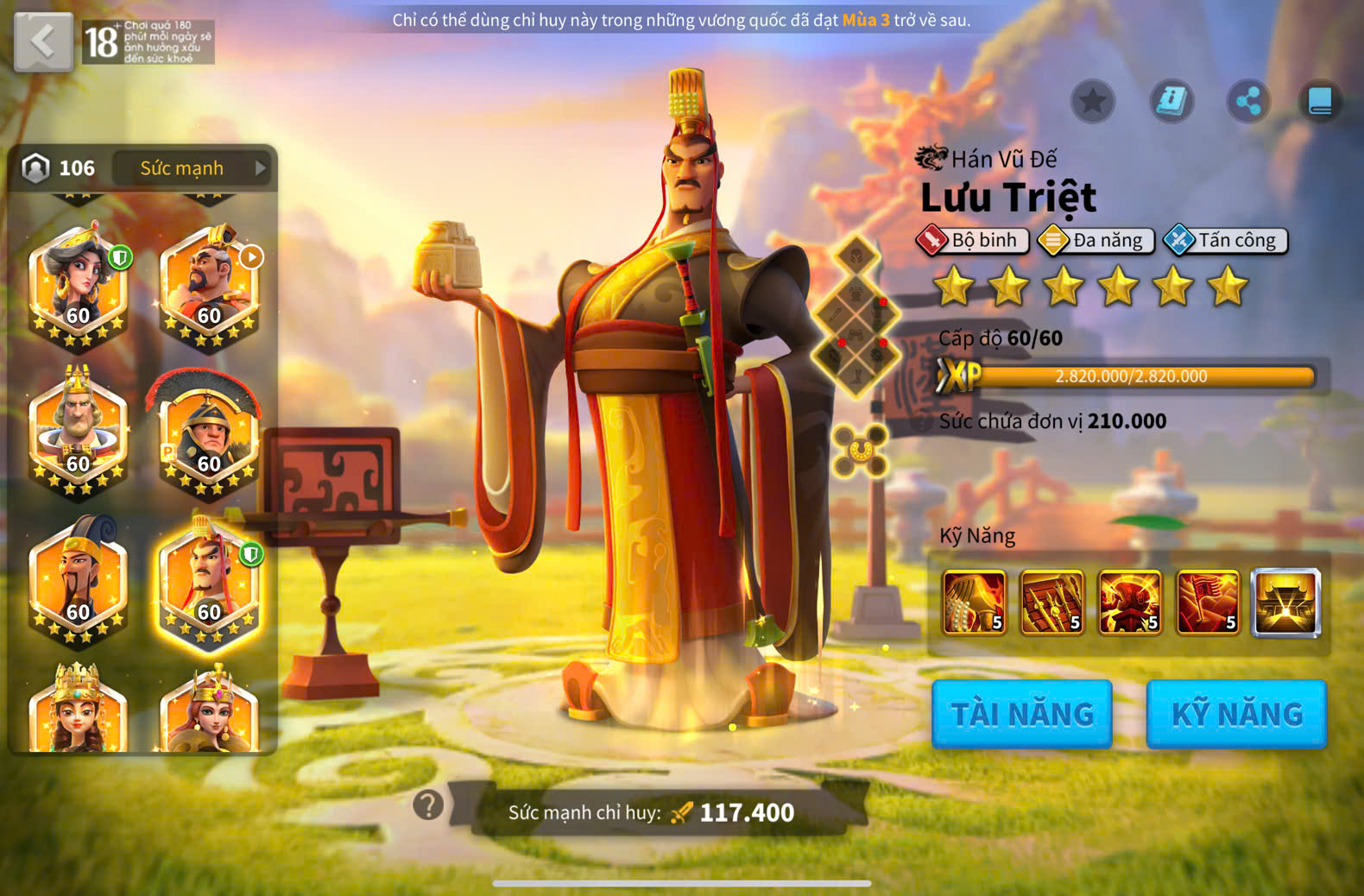Go back with the arrow button
The width and height of the screenshot is (1364, 896).
point(43,41)
